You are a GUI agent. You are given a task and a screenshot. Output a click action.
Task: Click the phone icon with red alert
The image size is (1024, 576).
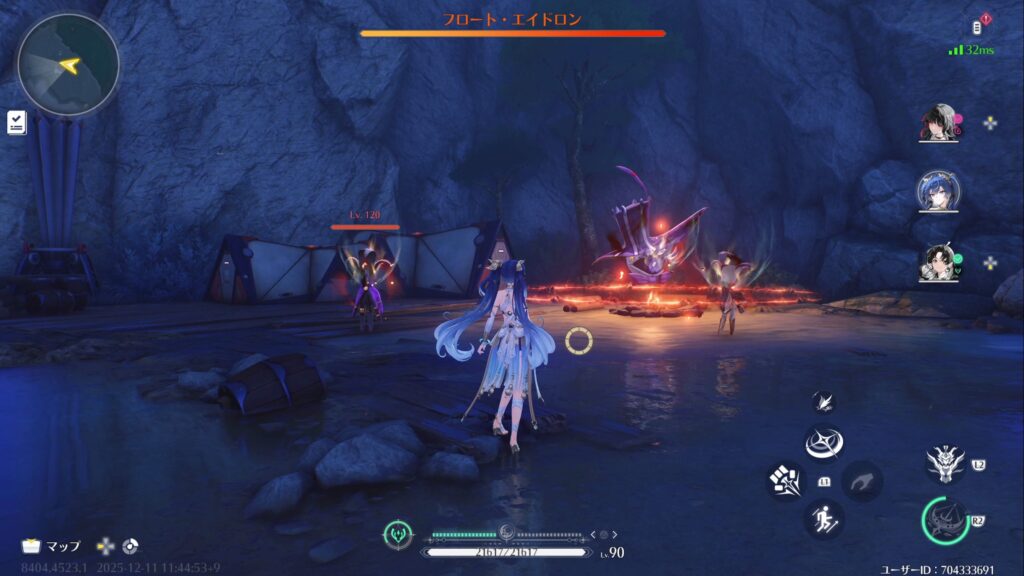coord(980,25)
